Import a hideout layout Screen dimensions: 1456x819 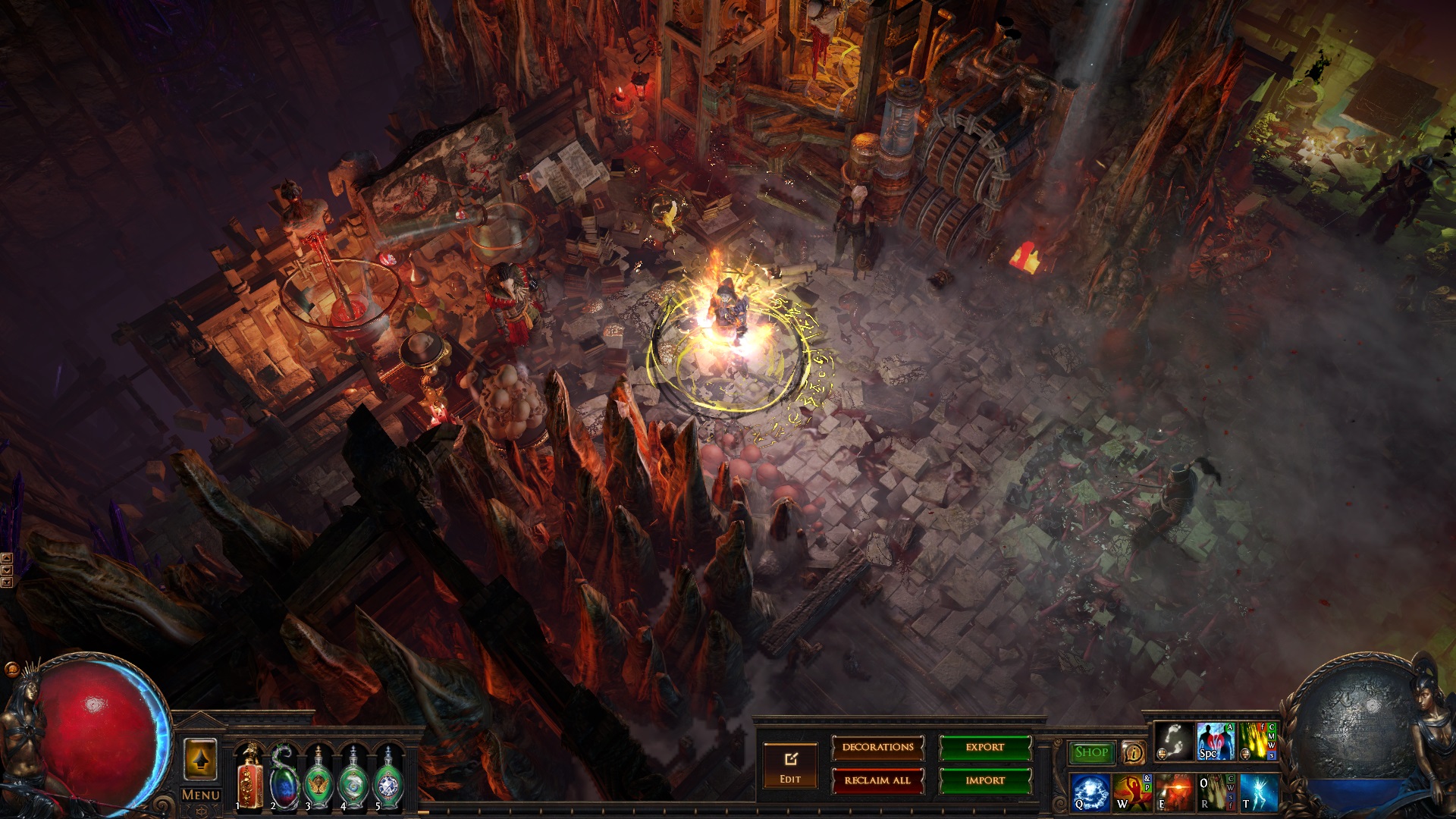coord(984,780)
